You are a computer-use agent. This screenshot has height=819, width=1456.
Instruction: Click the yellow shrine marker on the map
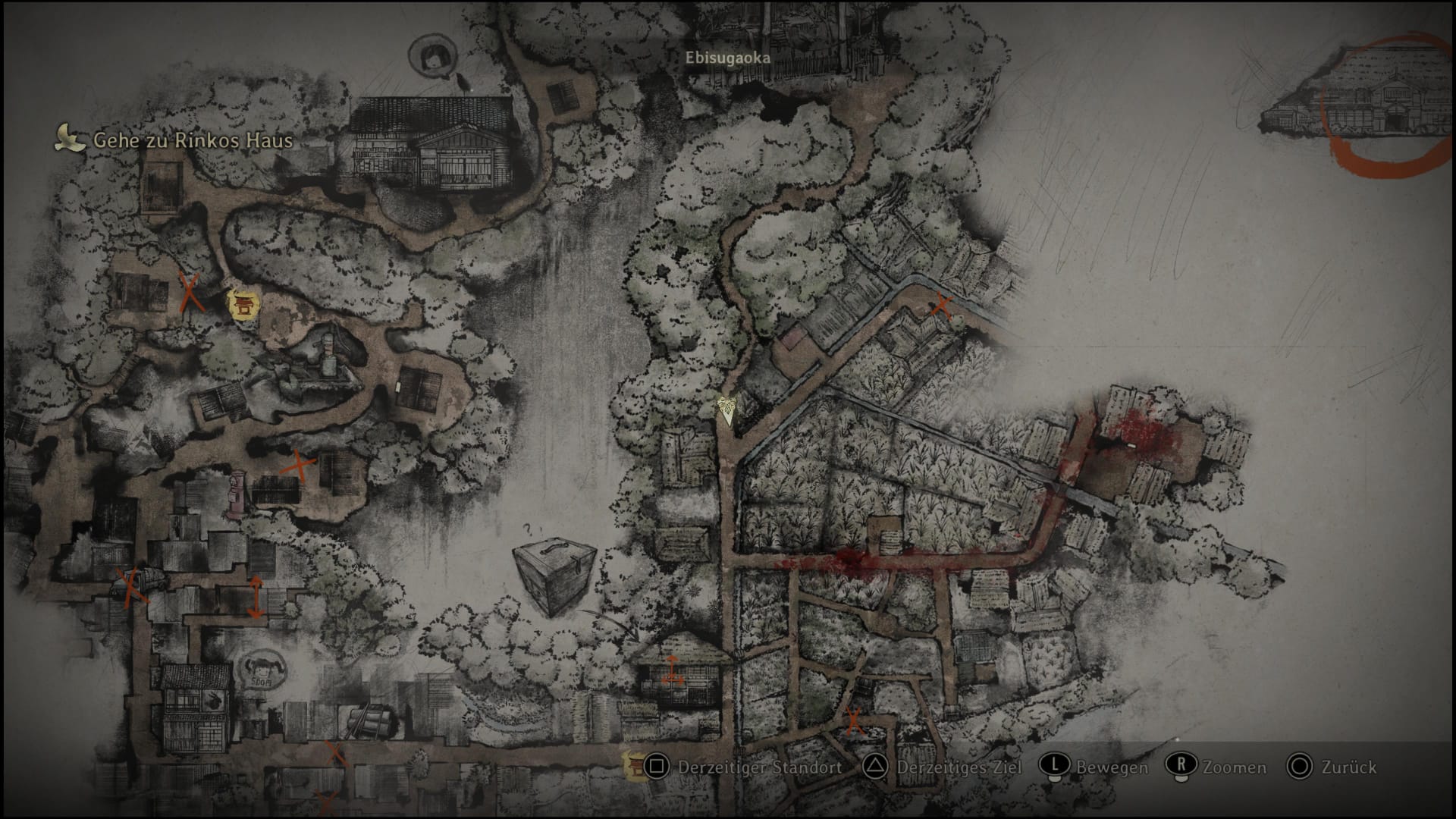[x=244, y=306]
